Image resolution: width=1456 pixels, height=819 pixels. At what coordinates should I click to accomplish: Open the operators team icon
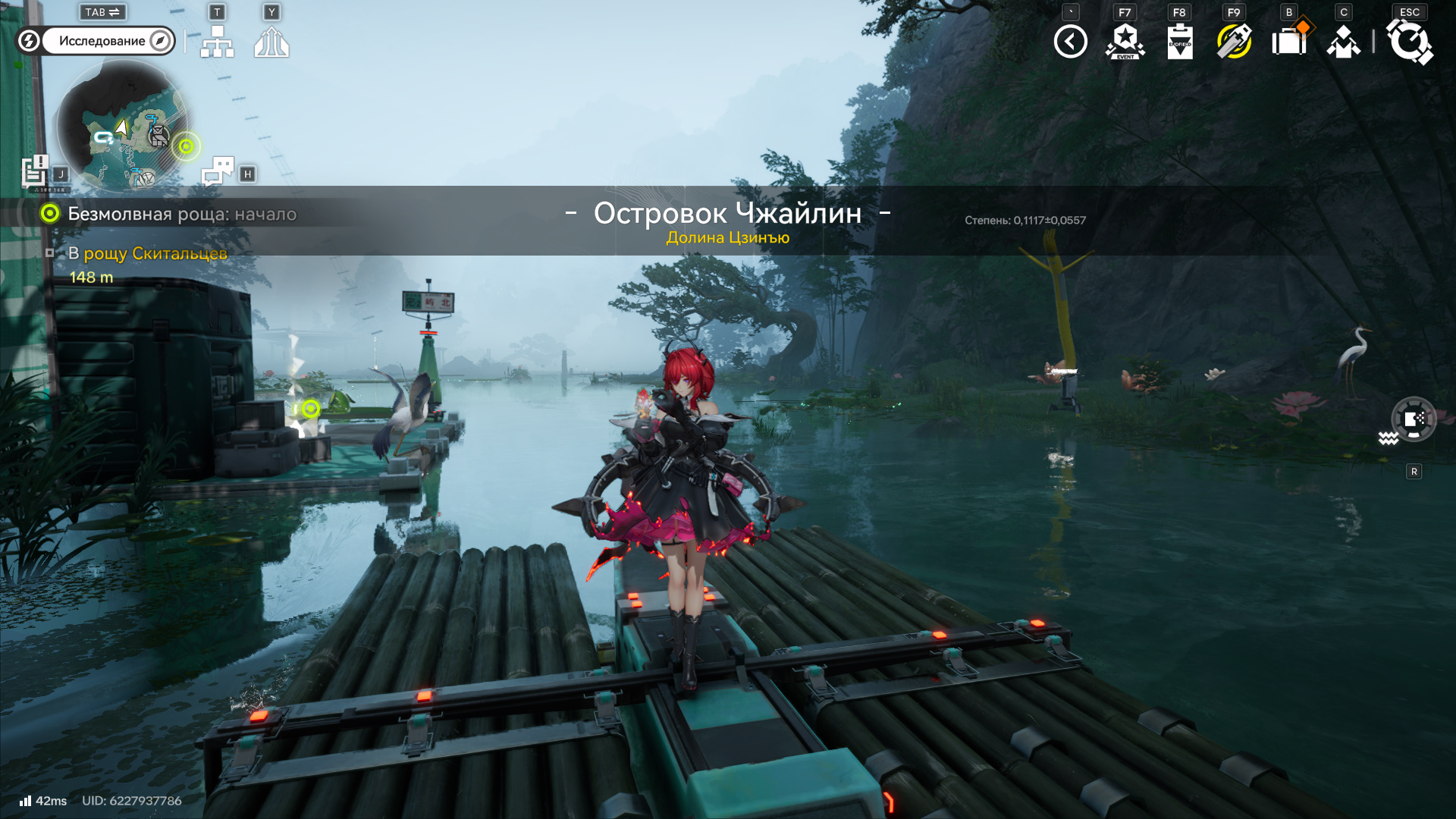[1344, 42]
